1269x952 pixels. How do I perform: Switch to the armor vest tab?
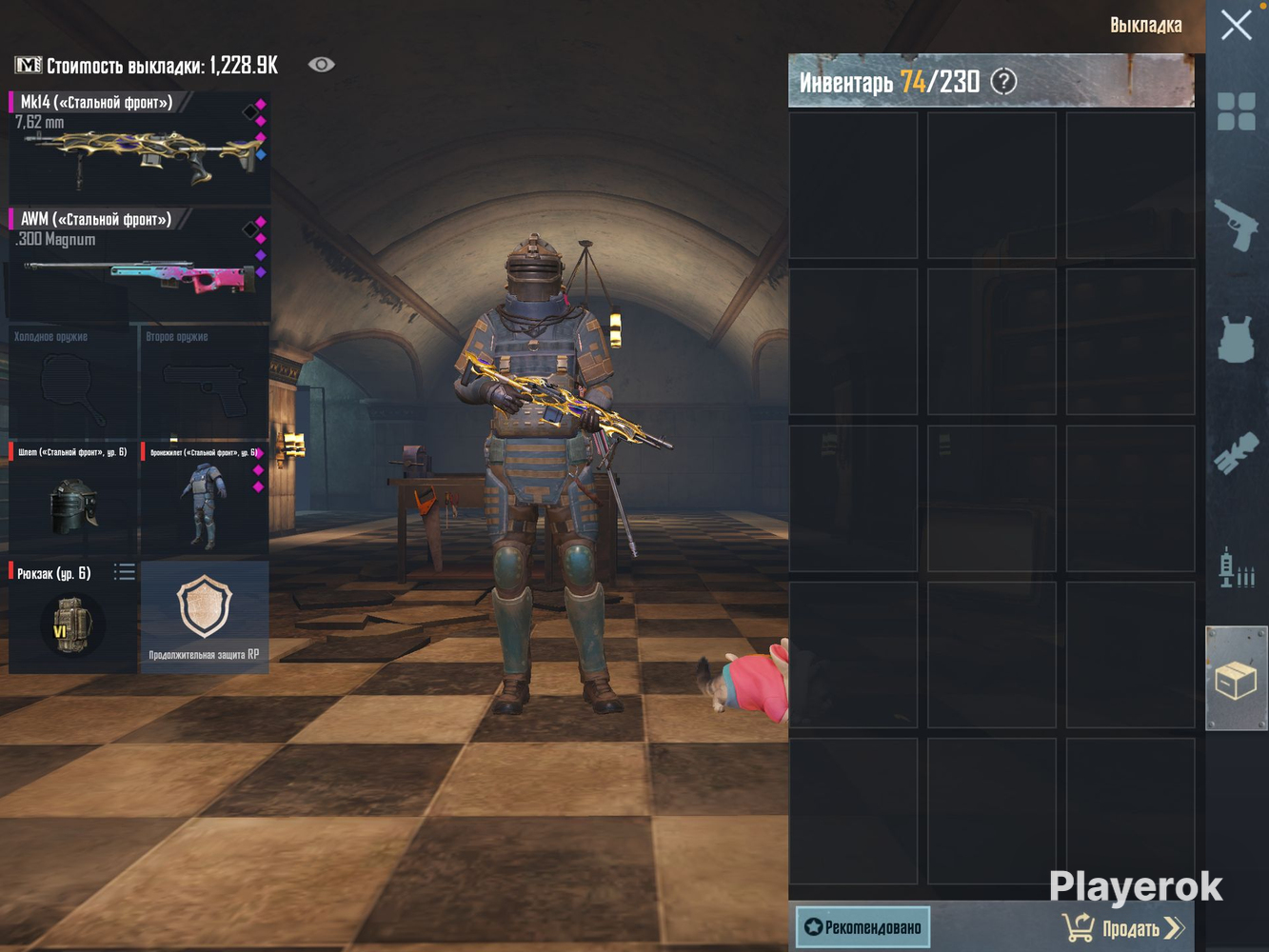[x=1236, y=339]
